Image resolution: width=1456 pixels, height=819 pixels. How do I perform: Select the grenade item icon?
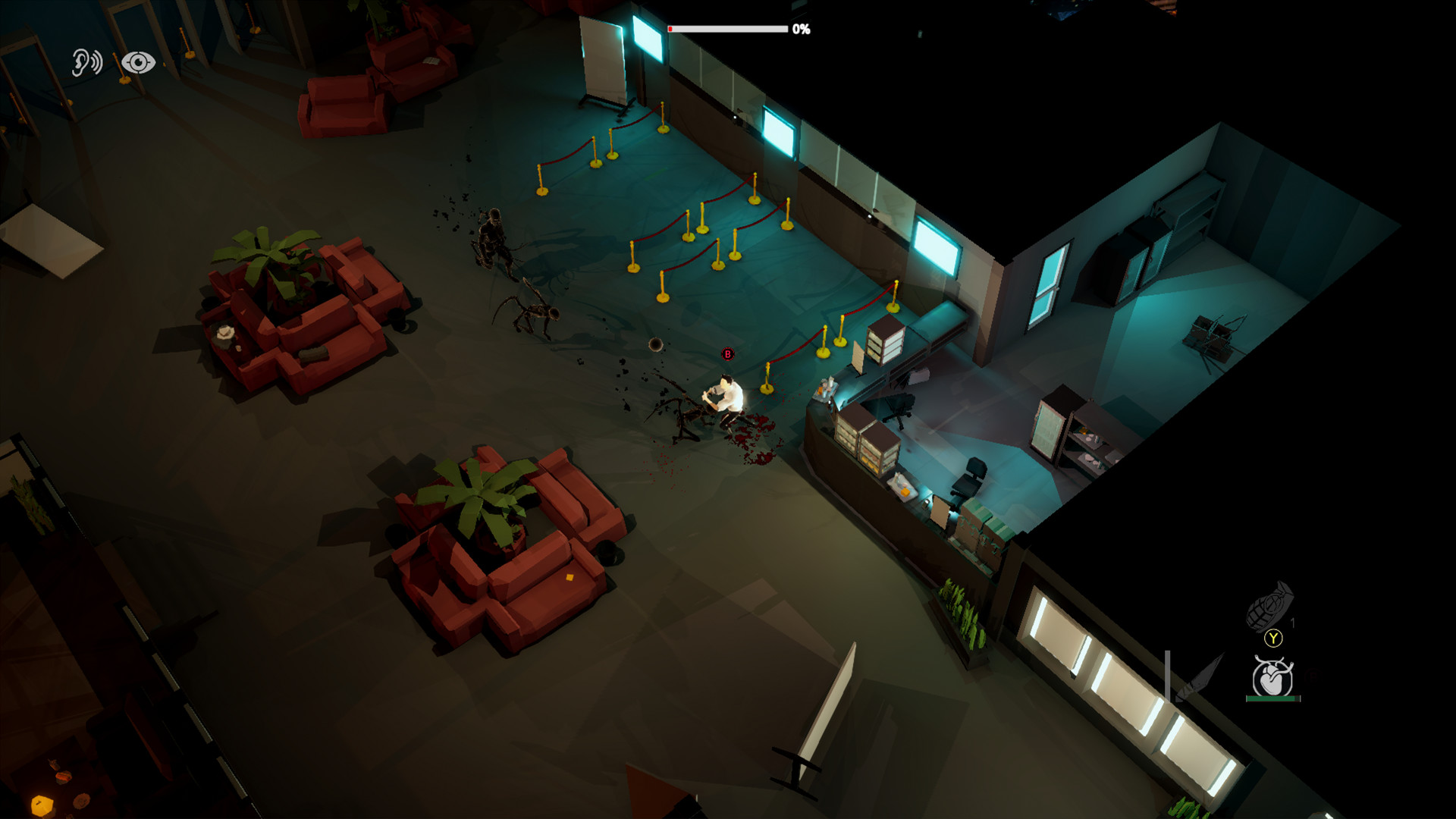click(x=1269, y=606)
